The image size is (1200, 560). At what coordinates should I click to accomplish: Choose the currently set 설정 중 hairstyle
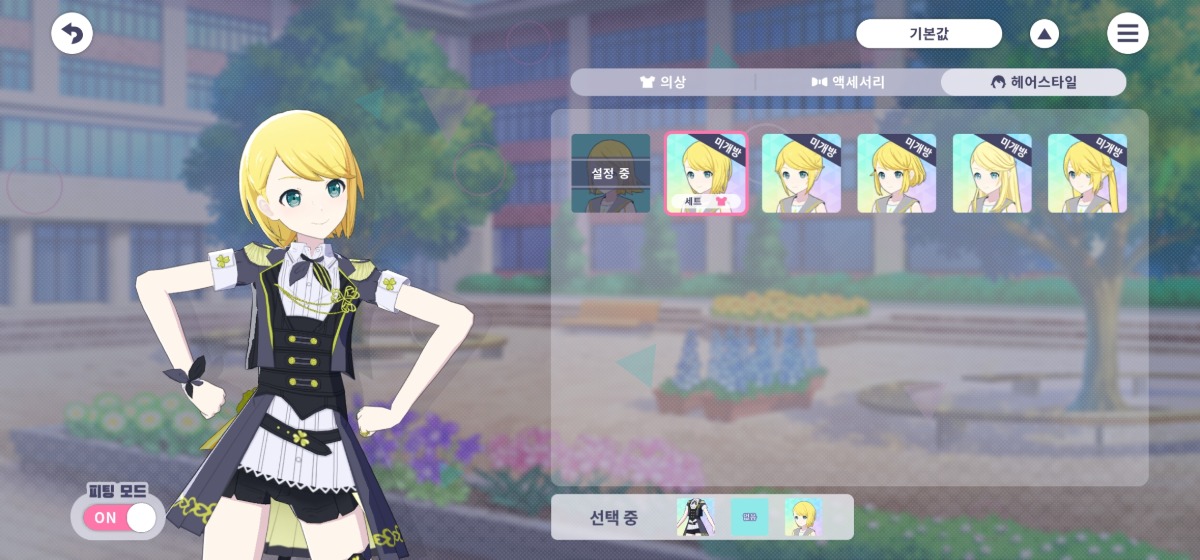(610, 173)
